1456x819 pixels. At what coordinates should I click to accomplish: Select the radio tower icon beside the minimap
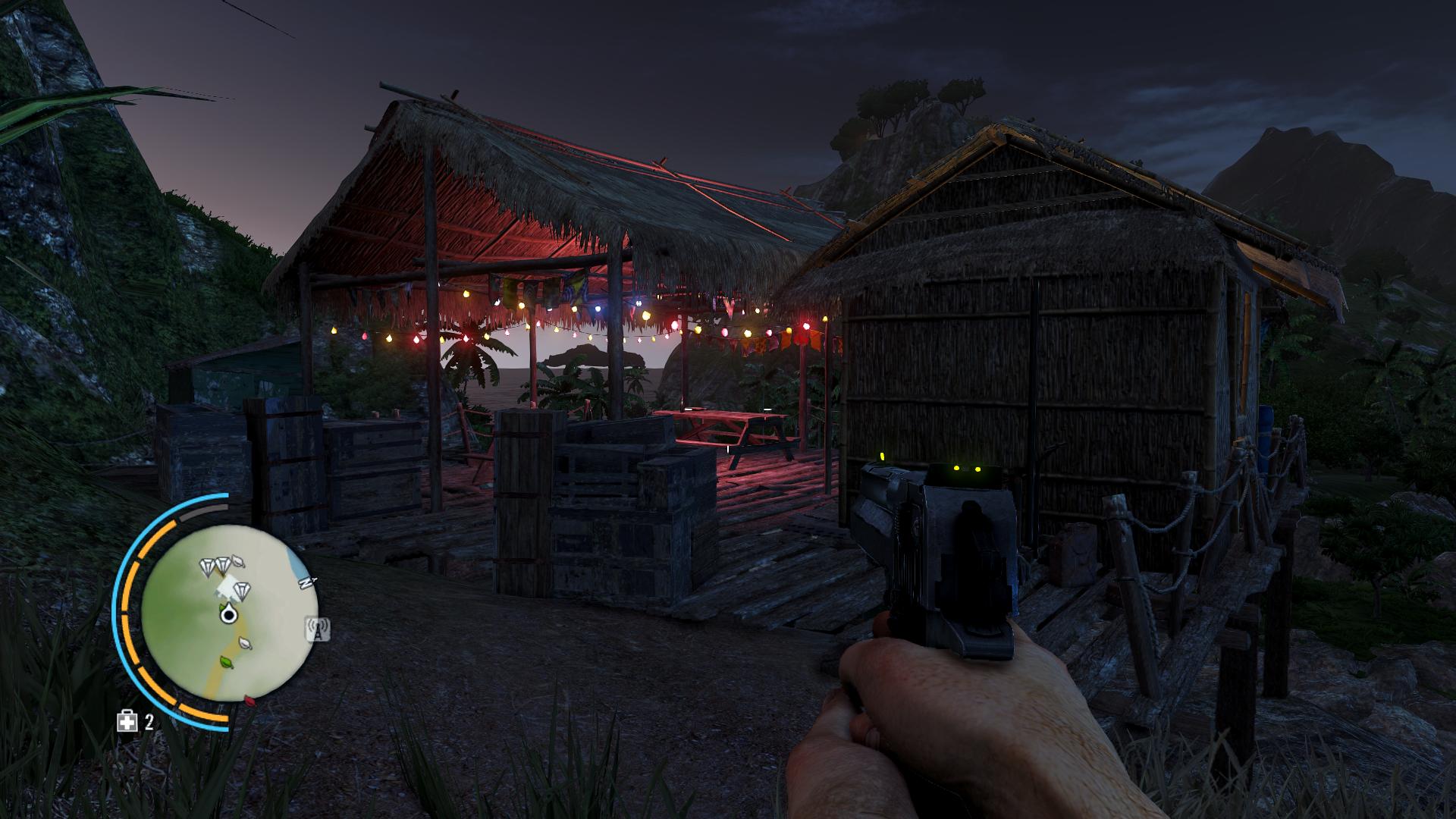pos(317,628)
